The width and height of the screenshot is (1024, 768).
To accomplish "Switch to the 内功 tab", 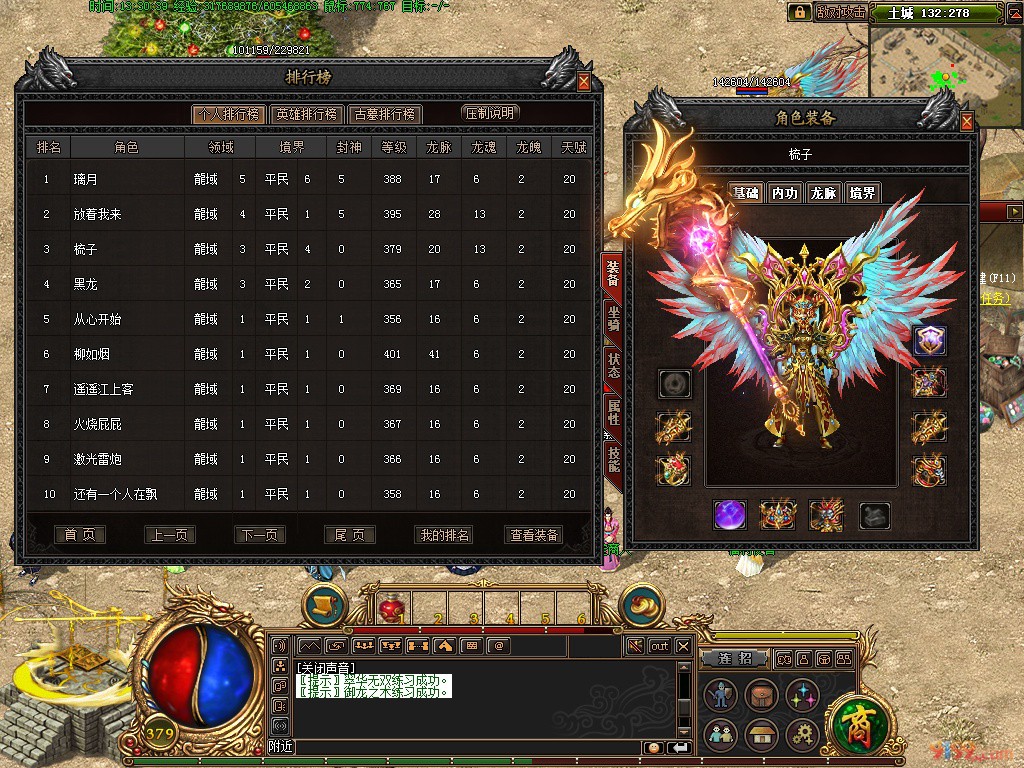I will tap(785, 193).
